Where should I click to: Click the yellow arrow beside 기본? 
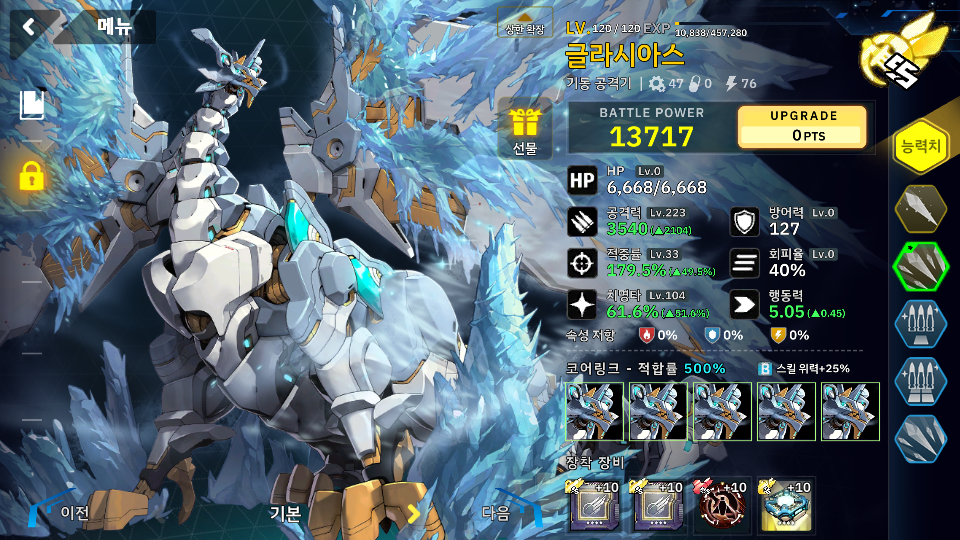pos(413,514)
